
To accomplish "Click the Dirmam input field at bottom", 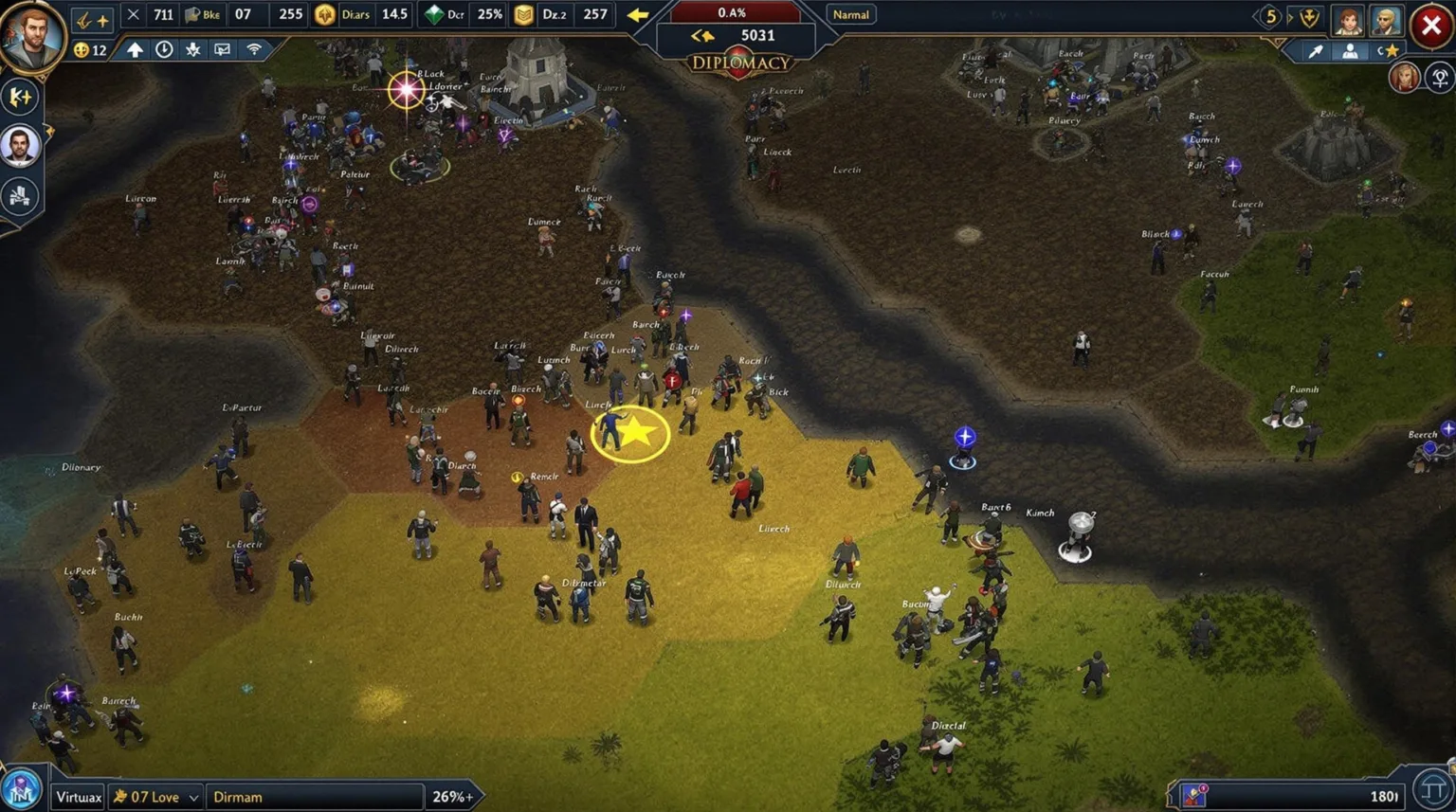I will click(313, 797).
